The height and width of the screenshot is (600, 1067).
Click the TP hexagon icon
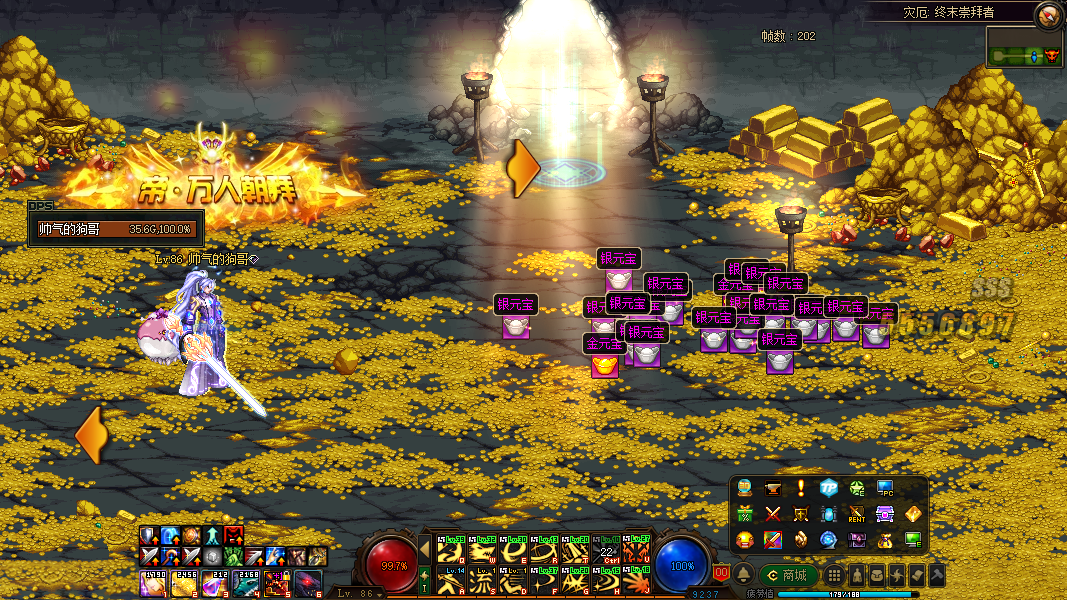click(828, 489)
